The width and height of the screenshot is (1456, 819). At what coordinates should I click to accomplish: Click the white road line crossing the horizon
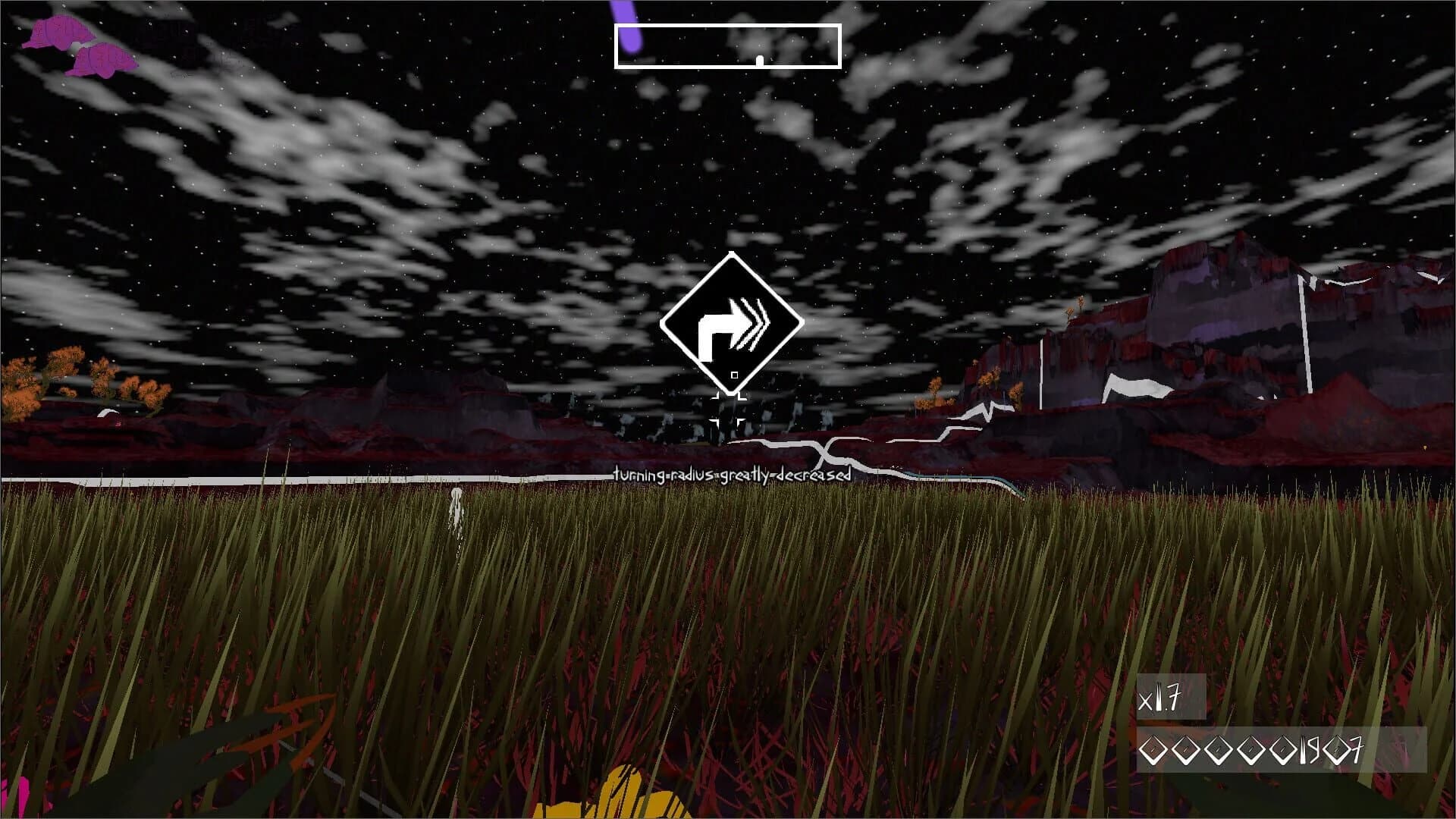pyautogui.click(x=303, y=479)
